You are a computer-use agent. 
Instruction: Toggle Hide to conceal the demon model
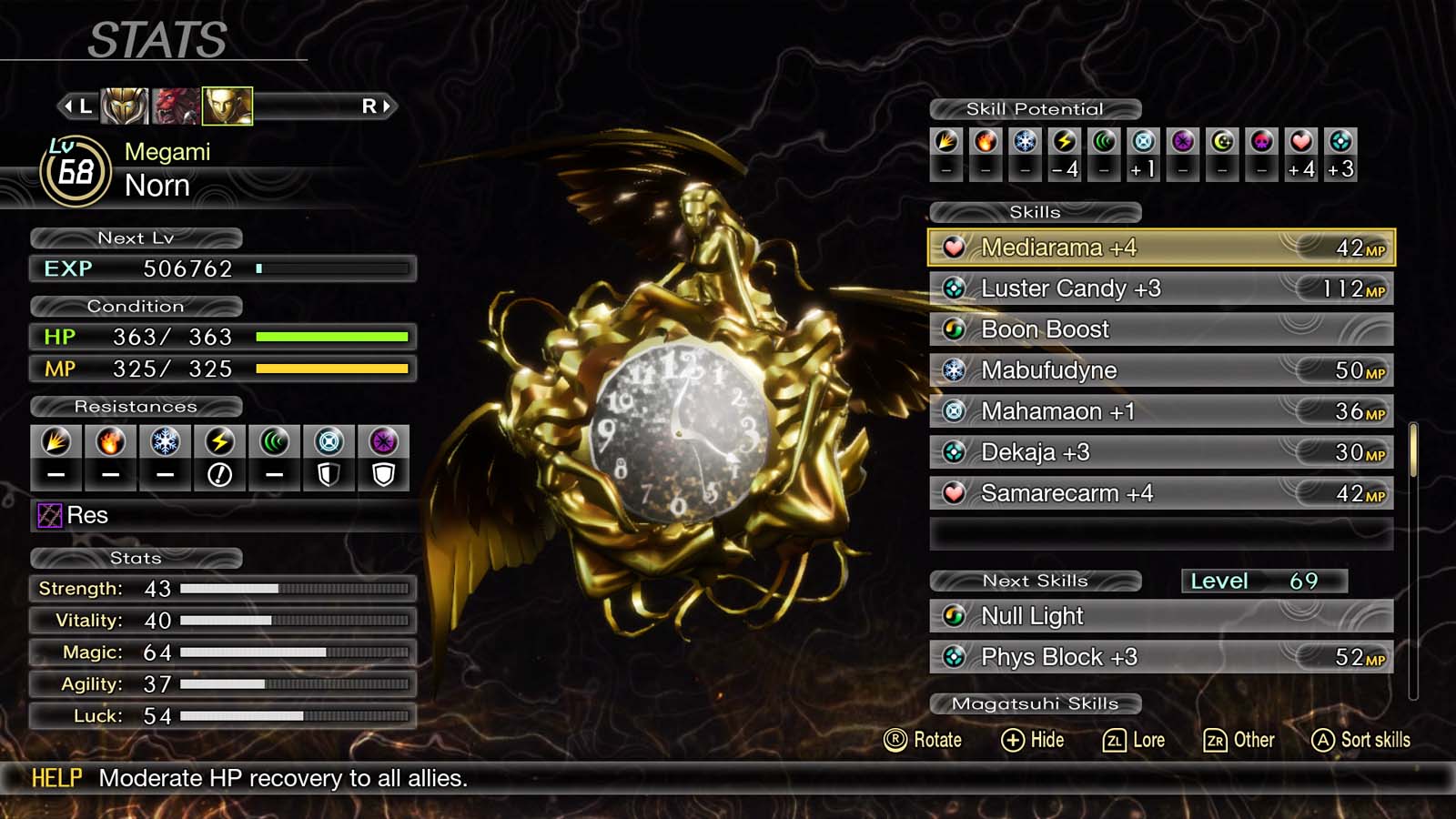click(1033, 740)
